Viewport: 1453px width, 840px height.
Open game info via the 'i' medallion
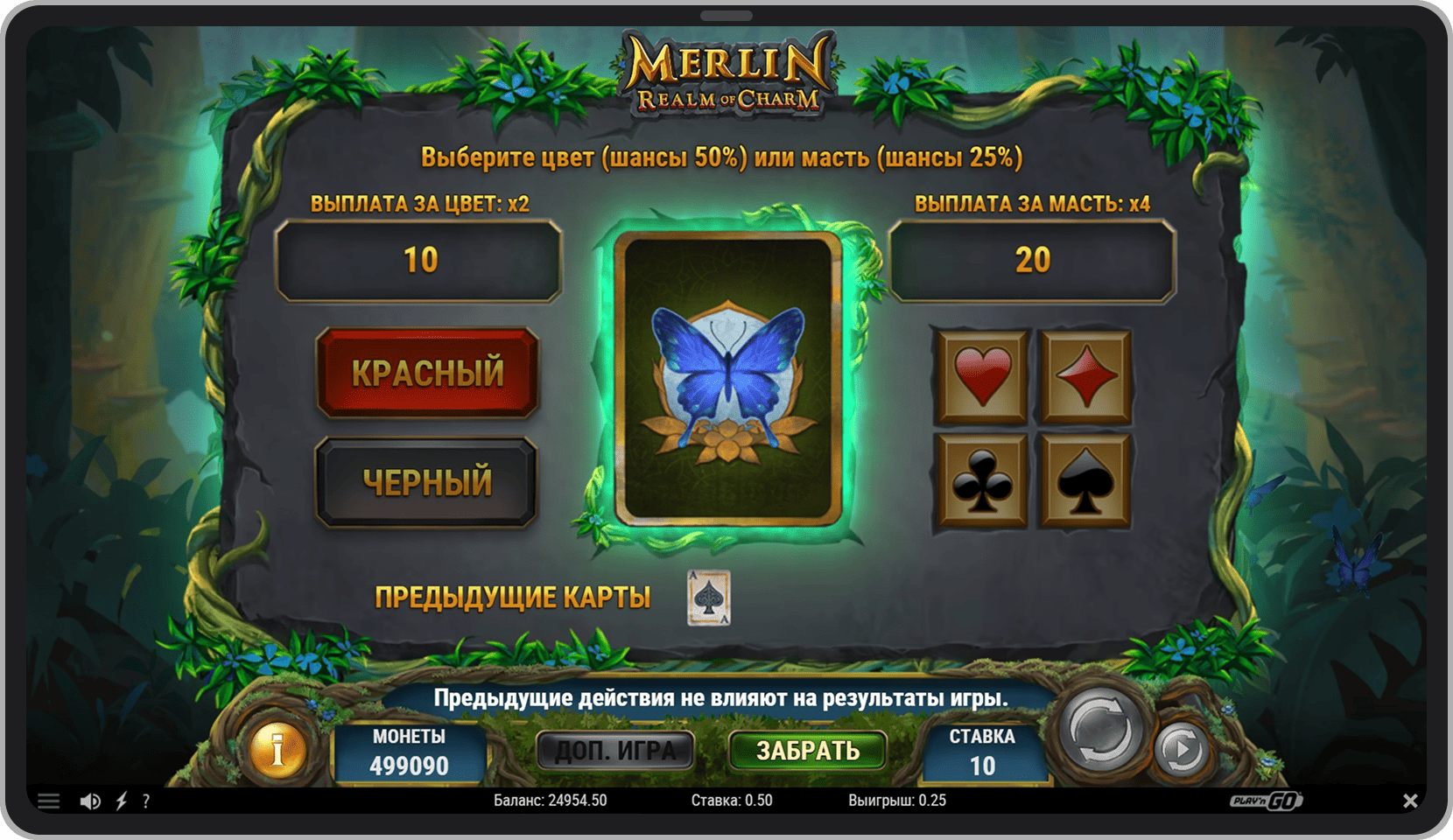[278, 751]
